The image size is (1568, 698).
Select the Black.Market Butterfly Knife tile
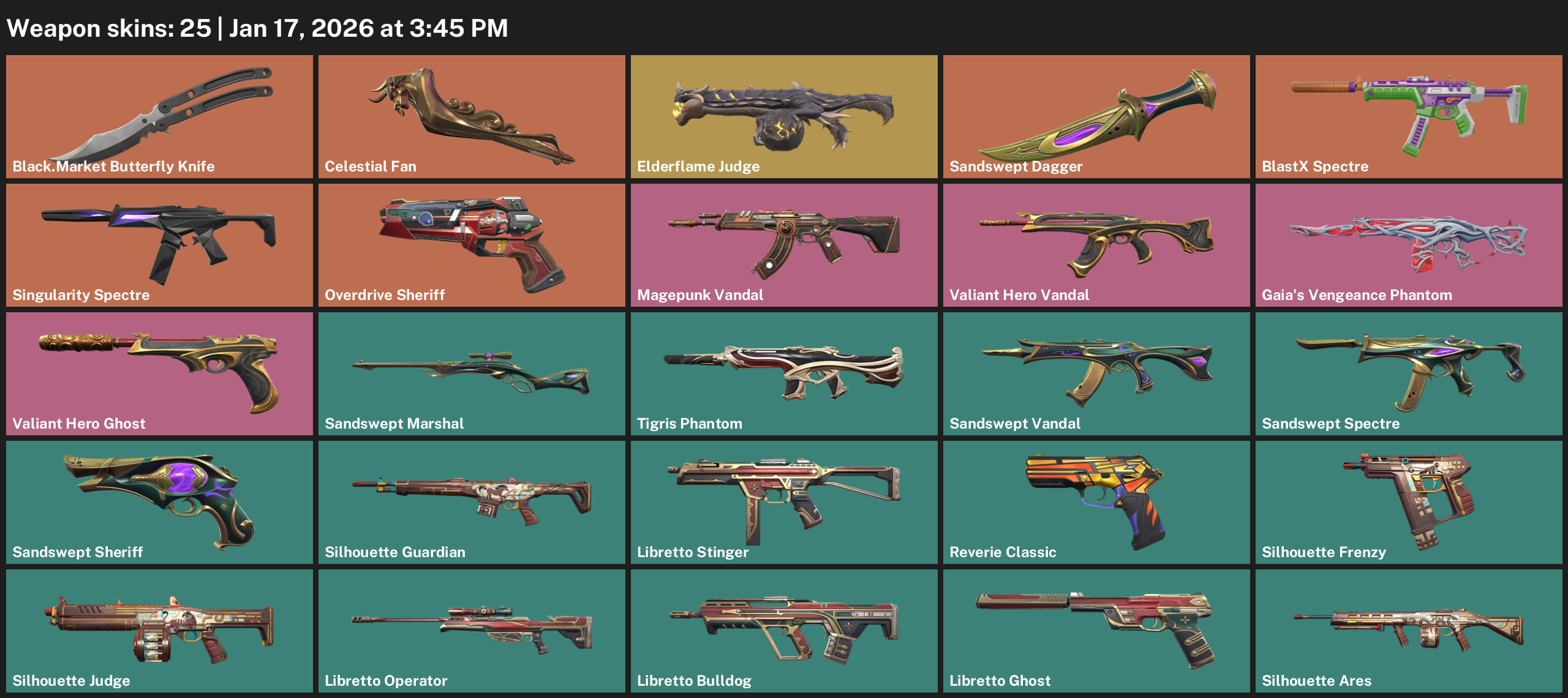point(159,116)
